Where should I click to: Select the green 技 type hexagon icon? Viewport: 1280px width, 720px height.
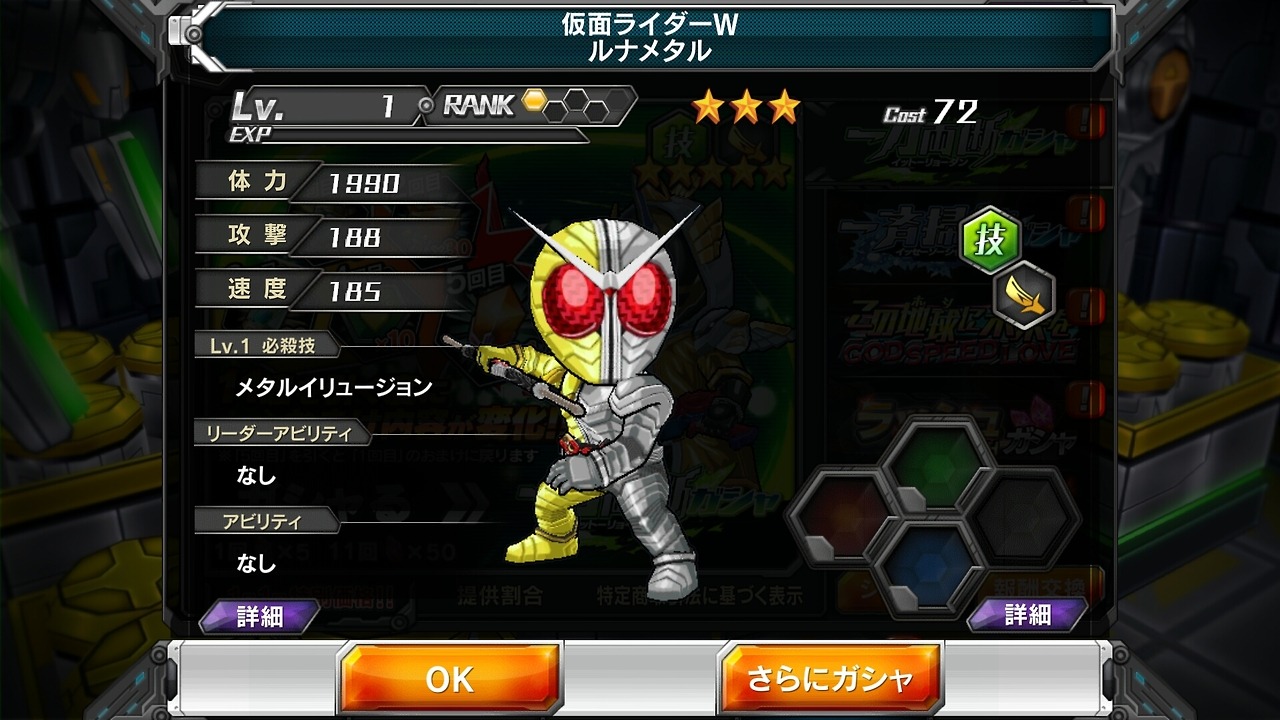990,241
